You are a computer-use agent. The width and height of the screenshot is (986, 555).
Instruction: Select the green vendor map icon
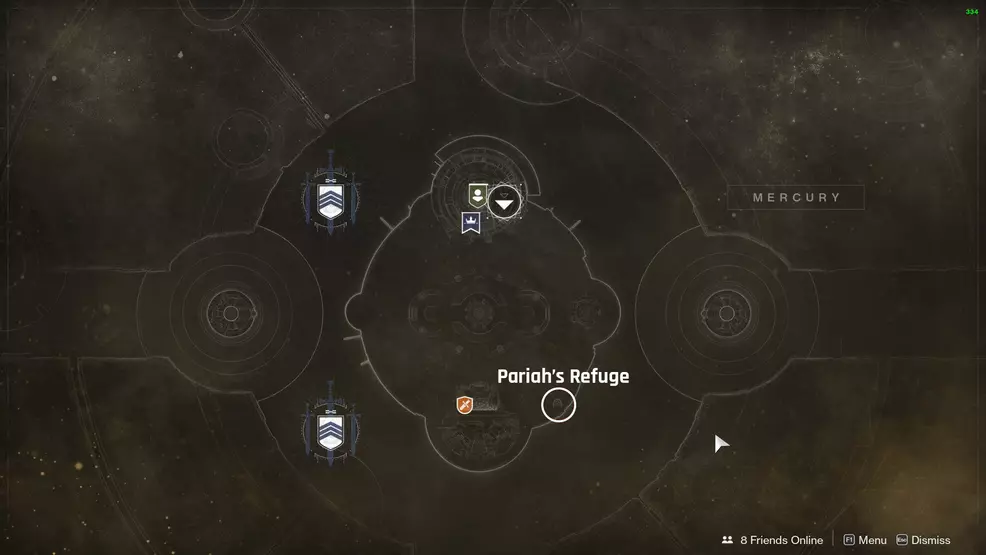(x=478, y=196)
